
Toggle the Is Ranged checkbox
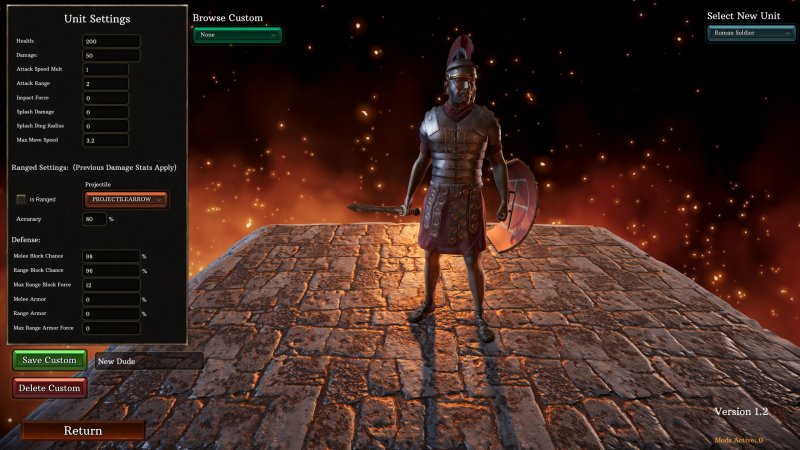pyautogui.click(x=22, y=200)
